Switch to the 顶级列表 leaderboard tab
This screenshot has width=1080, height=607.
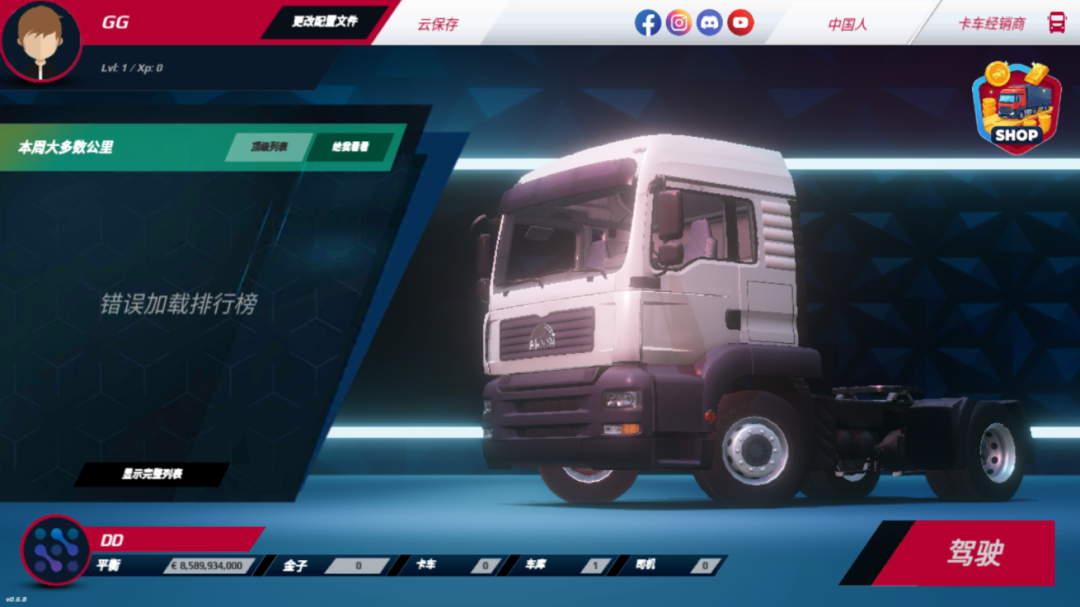(x=268, y=147)
